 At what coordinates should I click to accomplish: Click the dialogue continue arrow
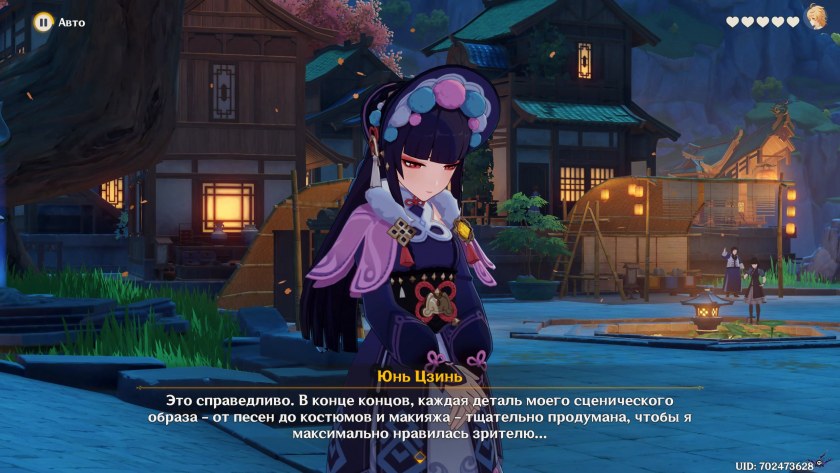[x=420, y=456]
